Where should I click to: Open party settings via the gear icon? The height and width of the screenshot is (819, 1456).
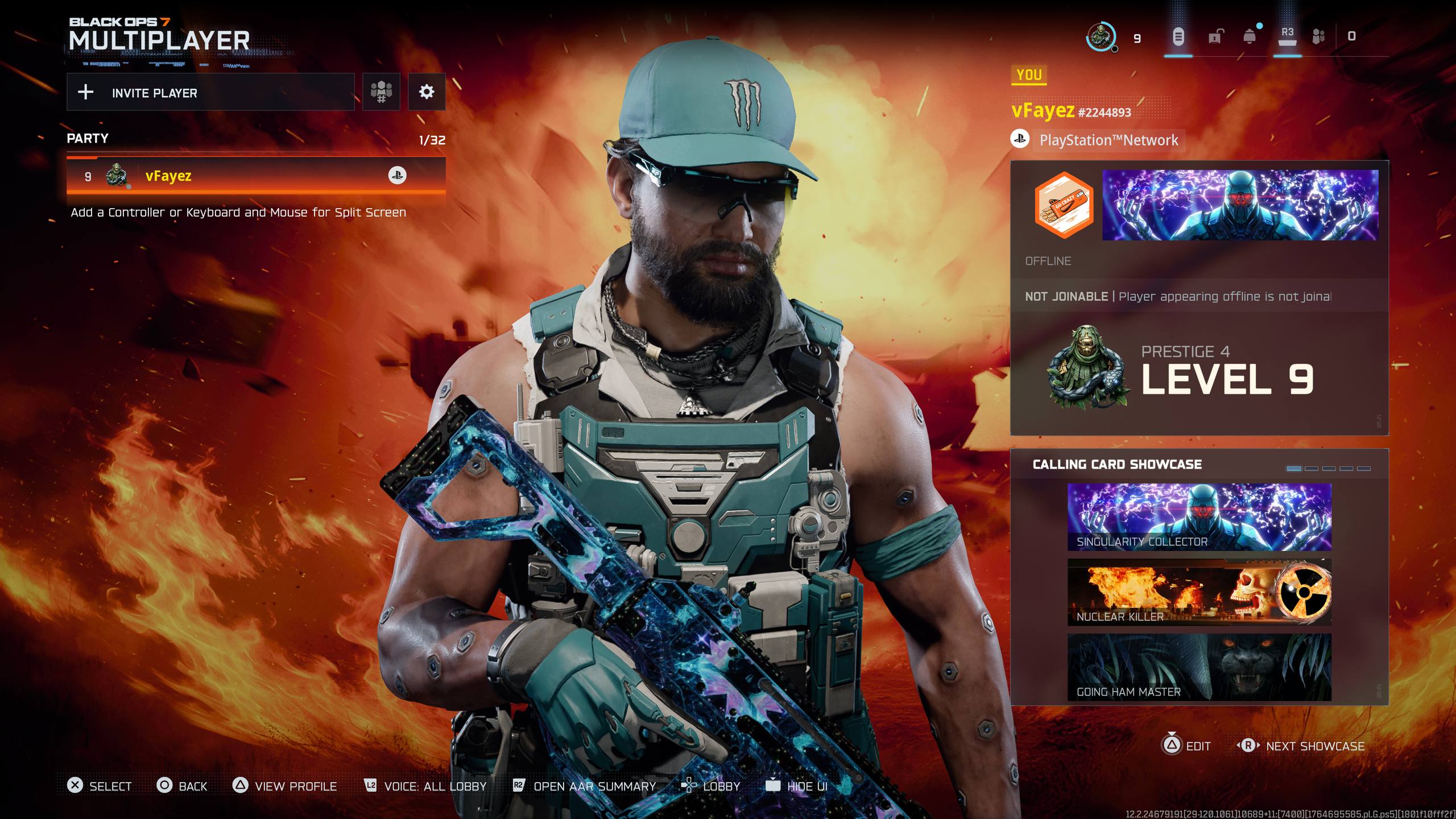[427, 92]
